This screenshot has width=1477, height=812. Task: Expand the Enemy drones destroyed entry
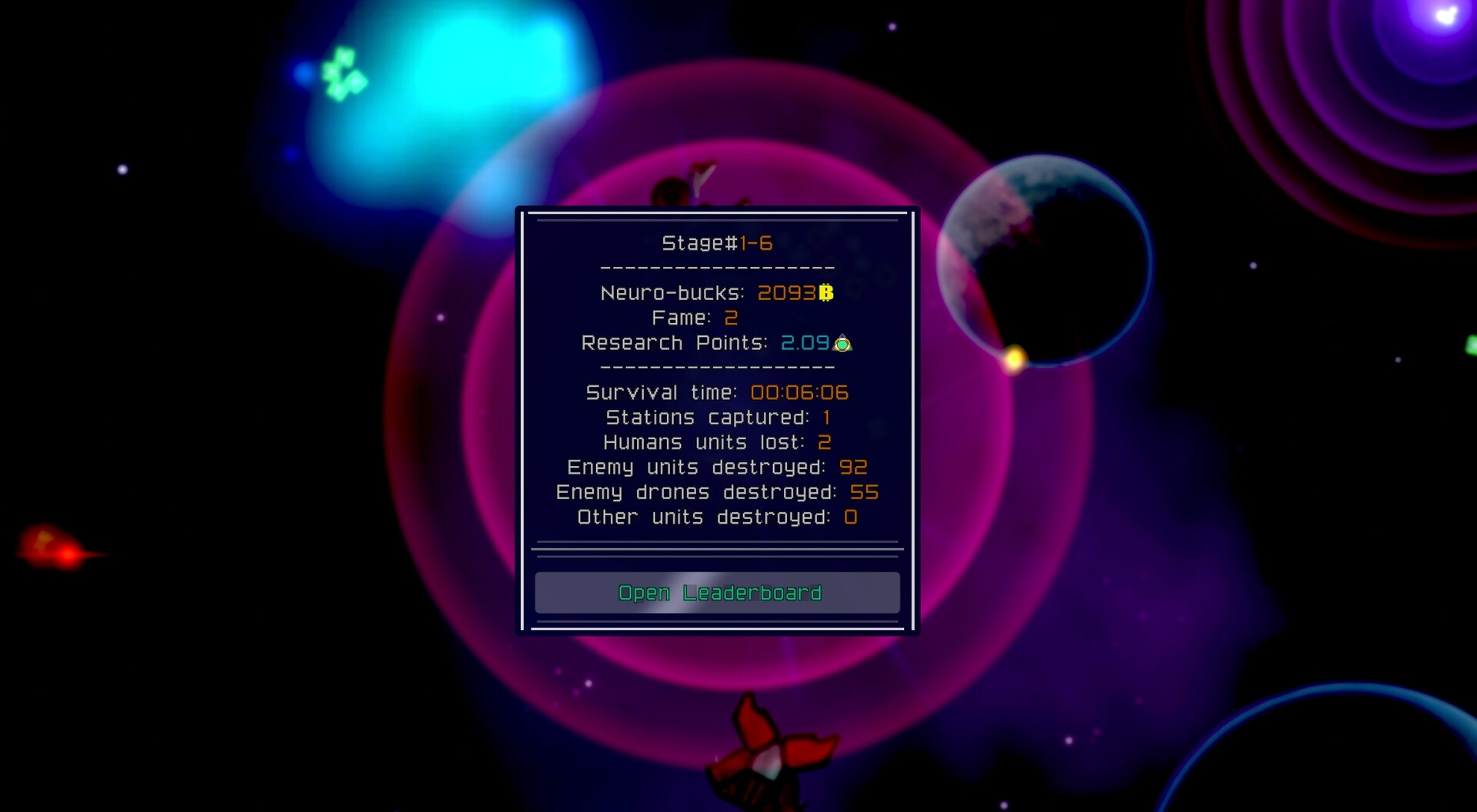(x=717, y=492)
